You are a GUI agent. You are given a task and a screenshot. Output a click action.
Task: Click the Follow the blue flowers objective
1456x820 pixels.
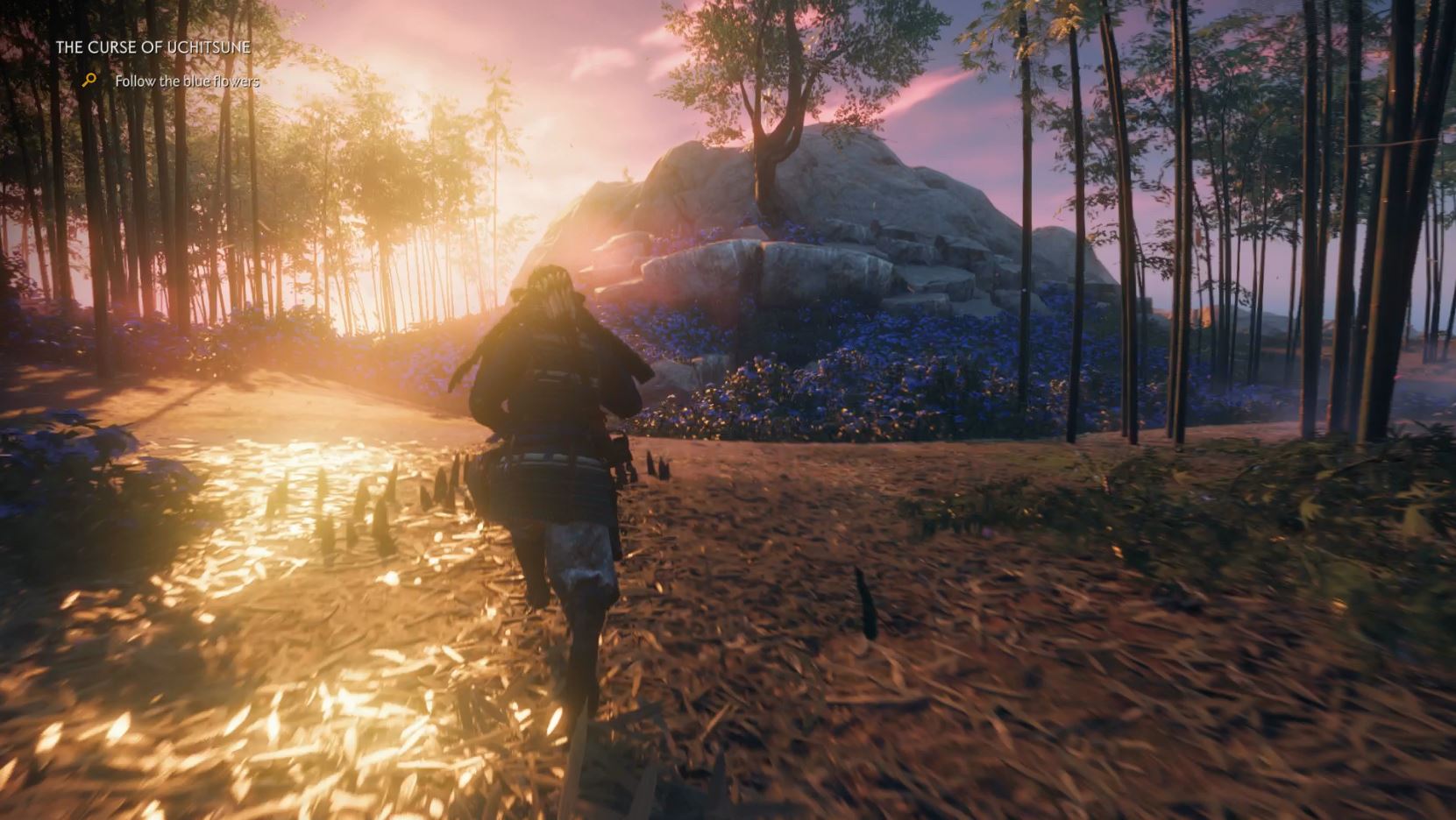pyautogui.click(x=187, y=81)
